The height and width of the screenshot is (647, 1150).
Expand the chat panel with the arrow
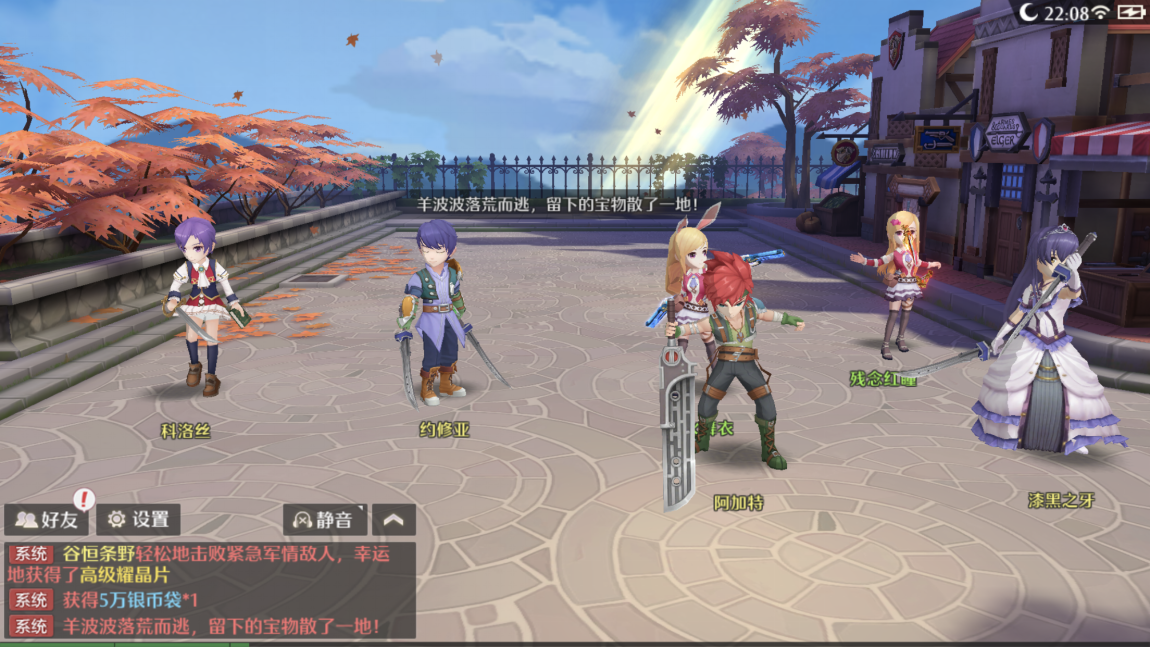click(394, 519)
